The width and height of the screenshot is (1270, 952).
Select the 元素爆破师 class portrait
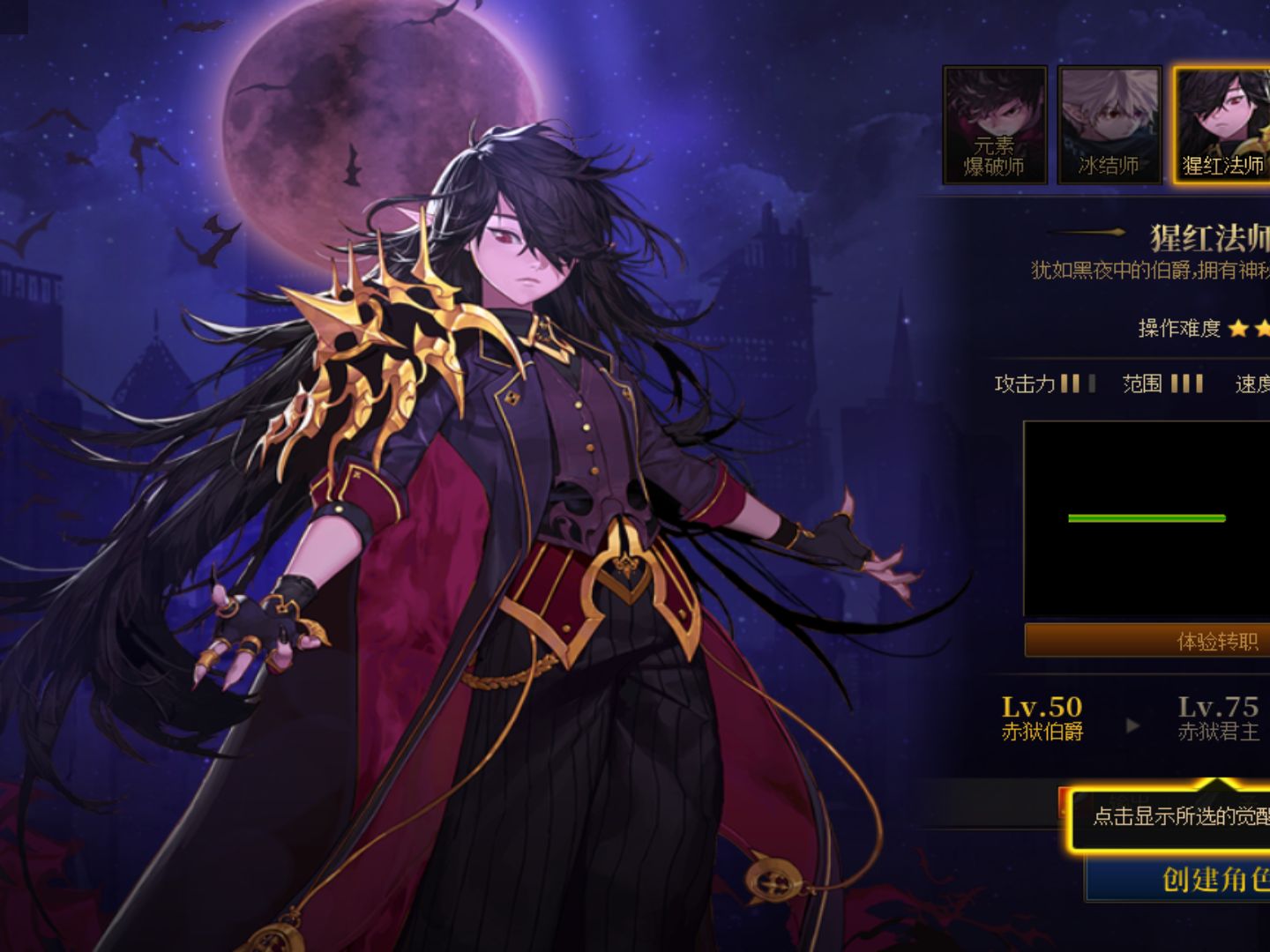pos(994,125)
